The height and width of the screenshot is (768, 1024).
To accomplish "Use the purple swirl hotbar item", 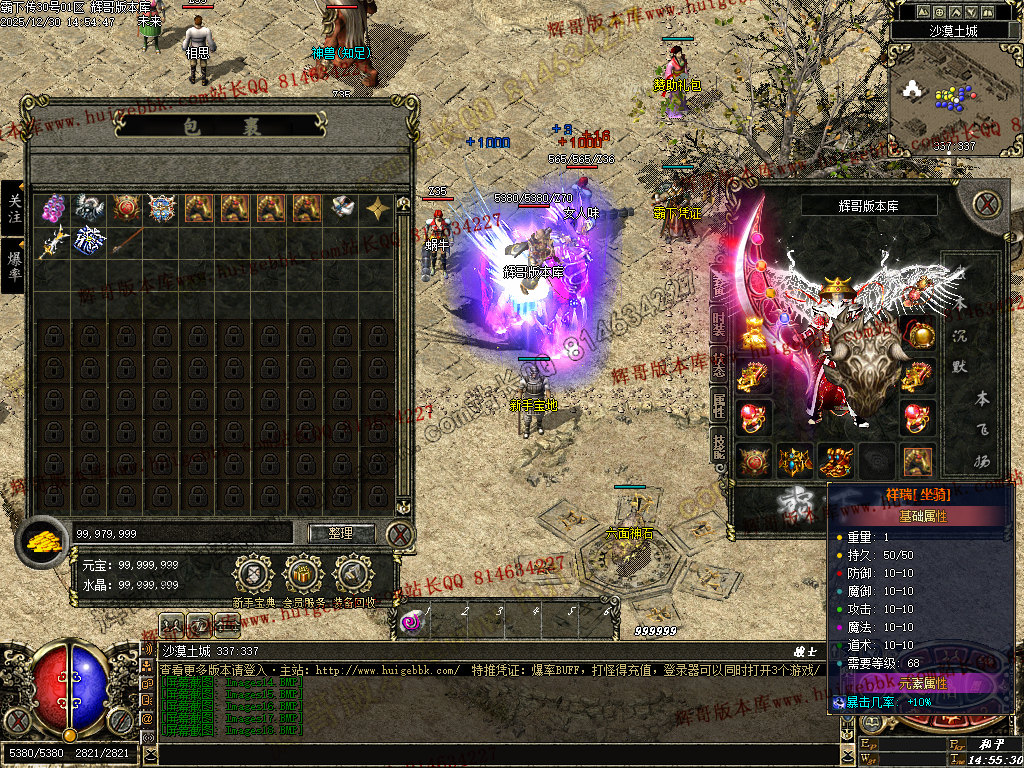I will coord(411,622).
